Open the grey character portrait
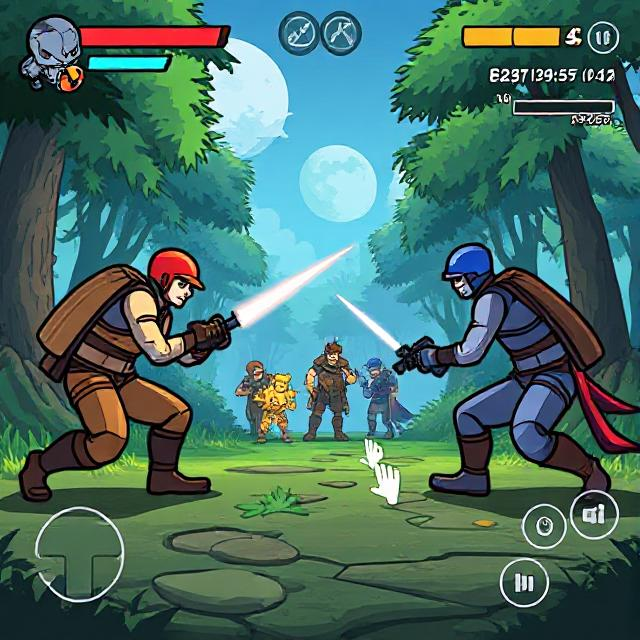This screenshot has height=640, width=640. 48,48
